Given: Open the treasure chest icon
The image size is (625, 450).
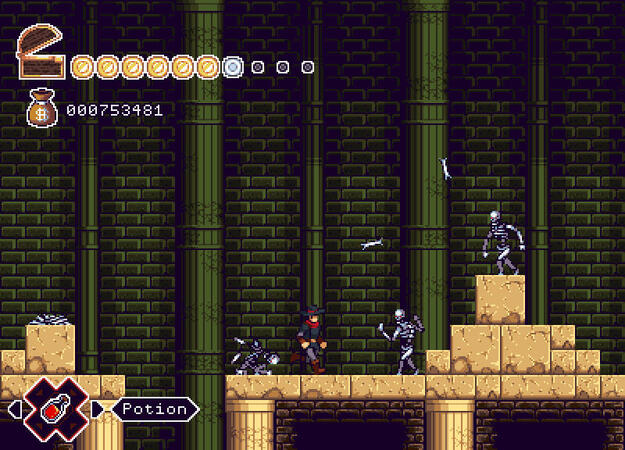Looking at the screenshot, I should click(41, 53).
